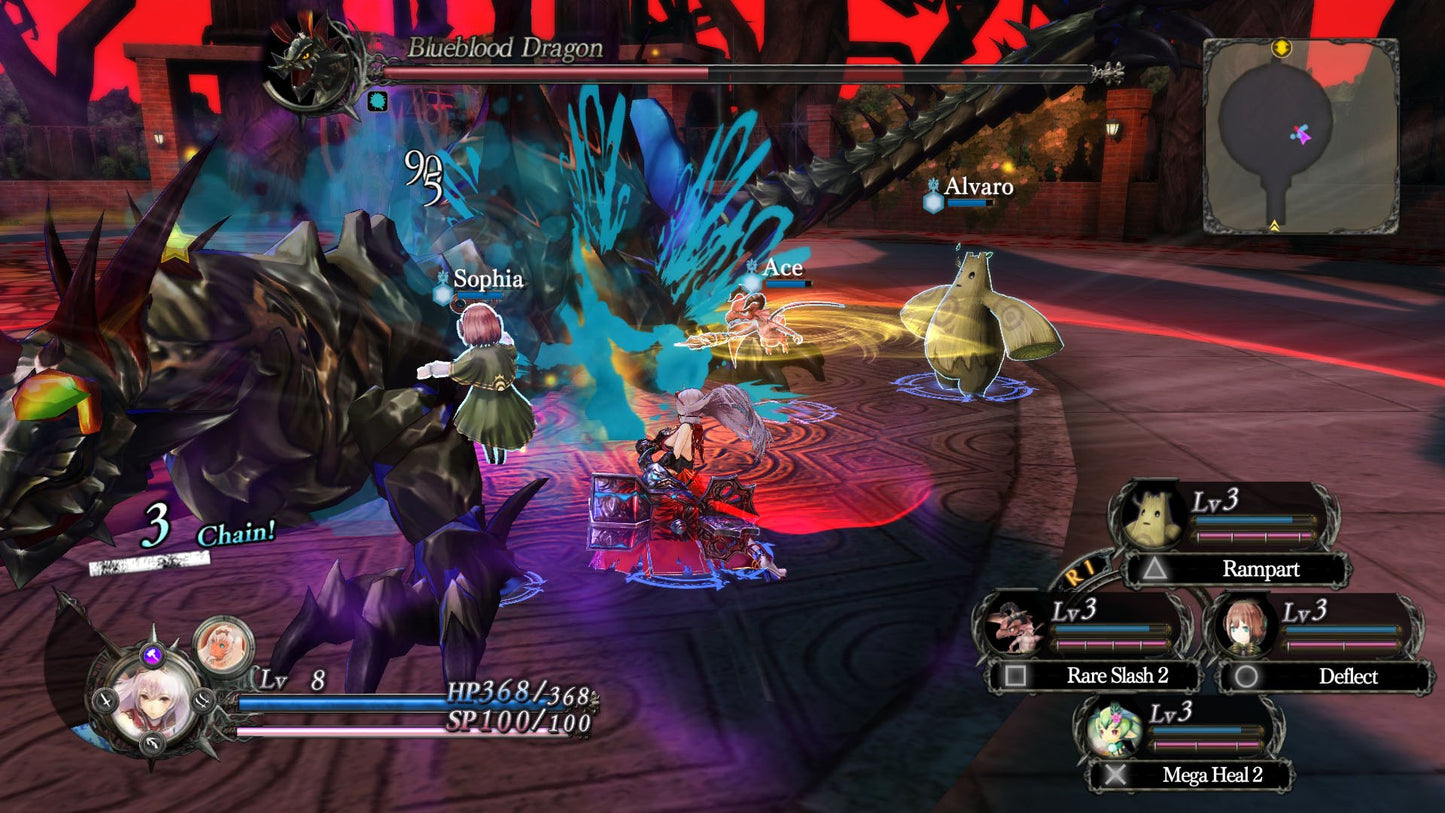Click the Triangle button symbol next to Rampart
1445x813 pixels.
(1157, 570)
